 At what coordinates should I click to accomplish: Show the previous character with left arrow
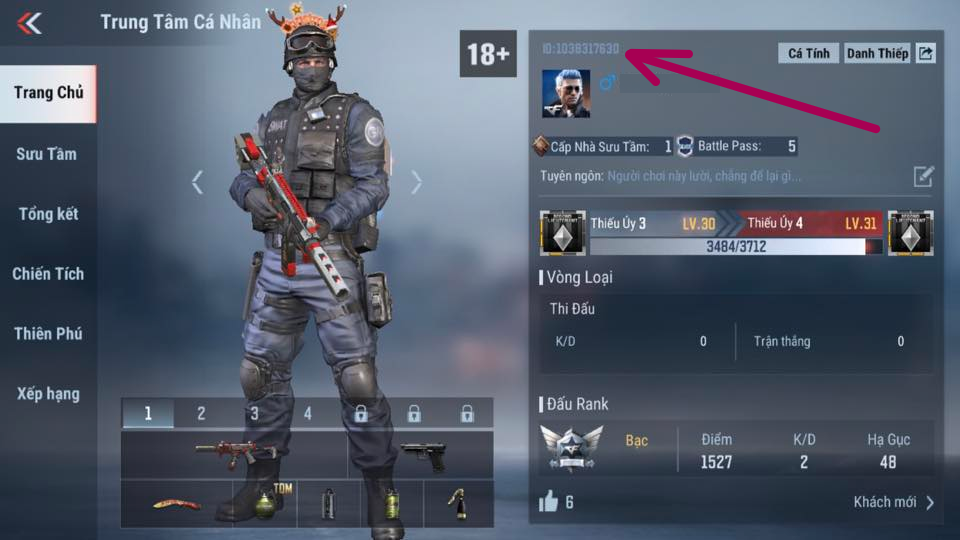tap(198, 182)
